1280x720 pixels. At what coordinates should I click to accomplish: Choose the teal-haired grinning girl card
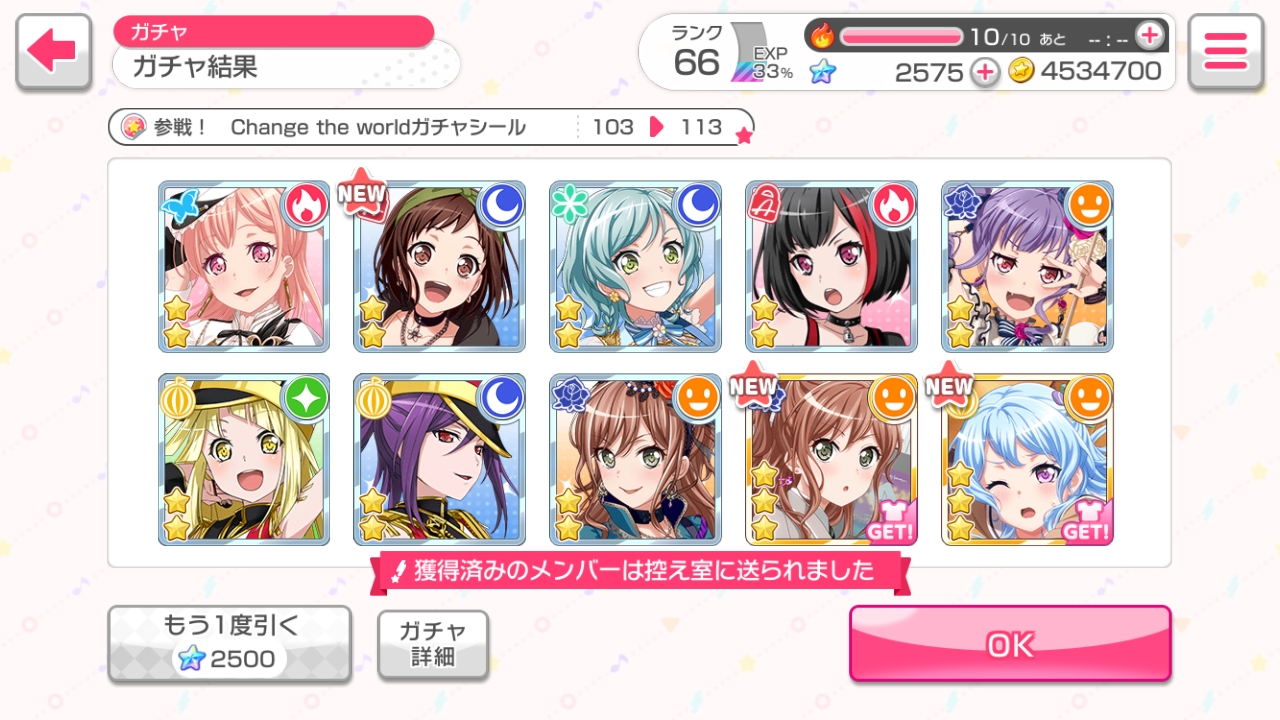(636, 266)
